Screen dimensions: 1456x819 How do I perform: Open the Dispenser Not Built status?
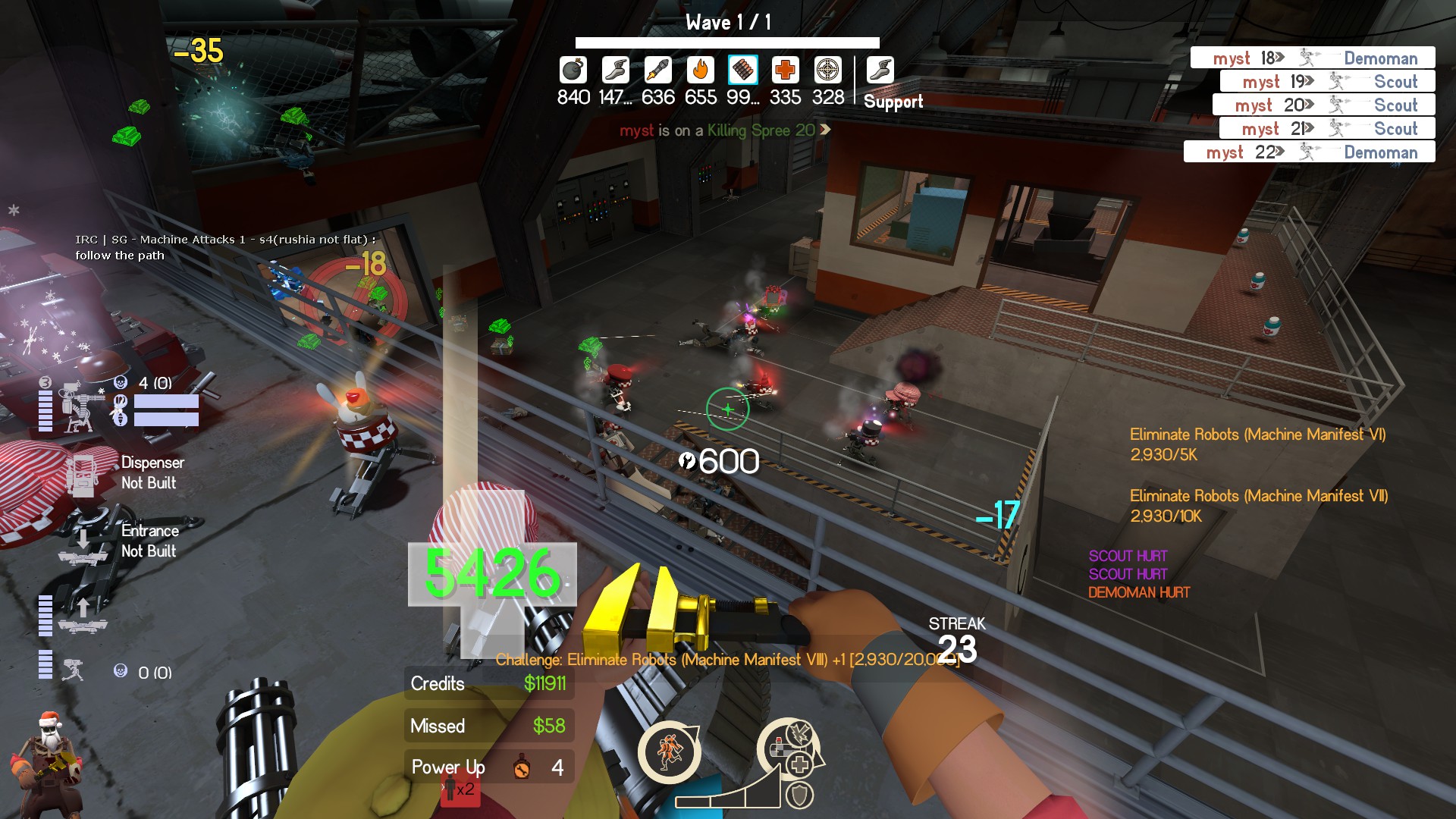(149, 472)
